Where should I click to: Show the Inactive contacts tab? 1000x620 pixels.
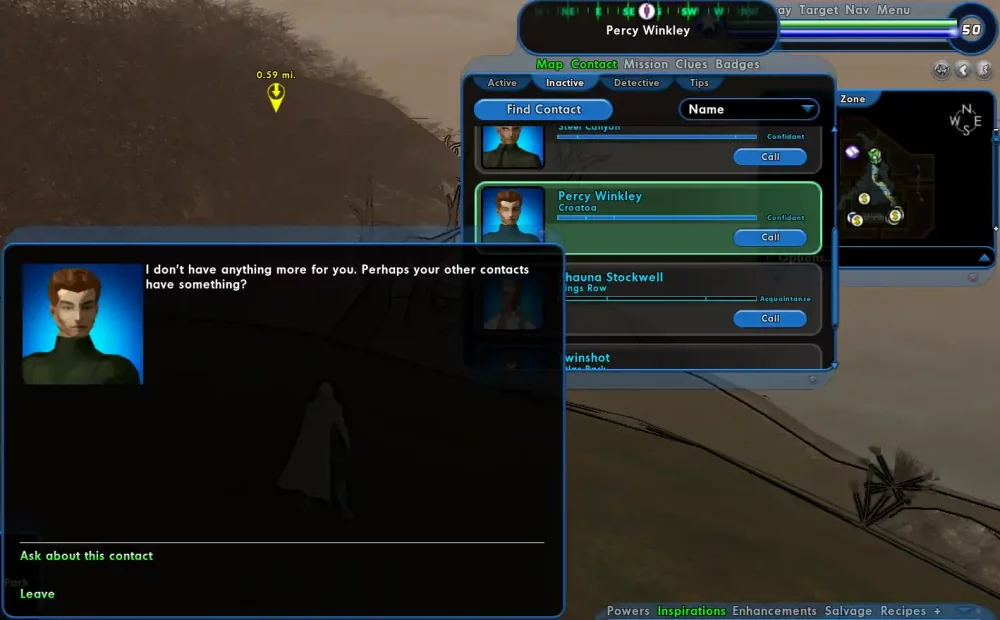pos(565,83)
